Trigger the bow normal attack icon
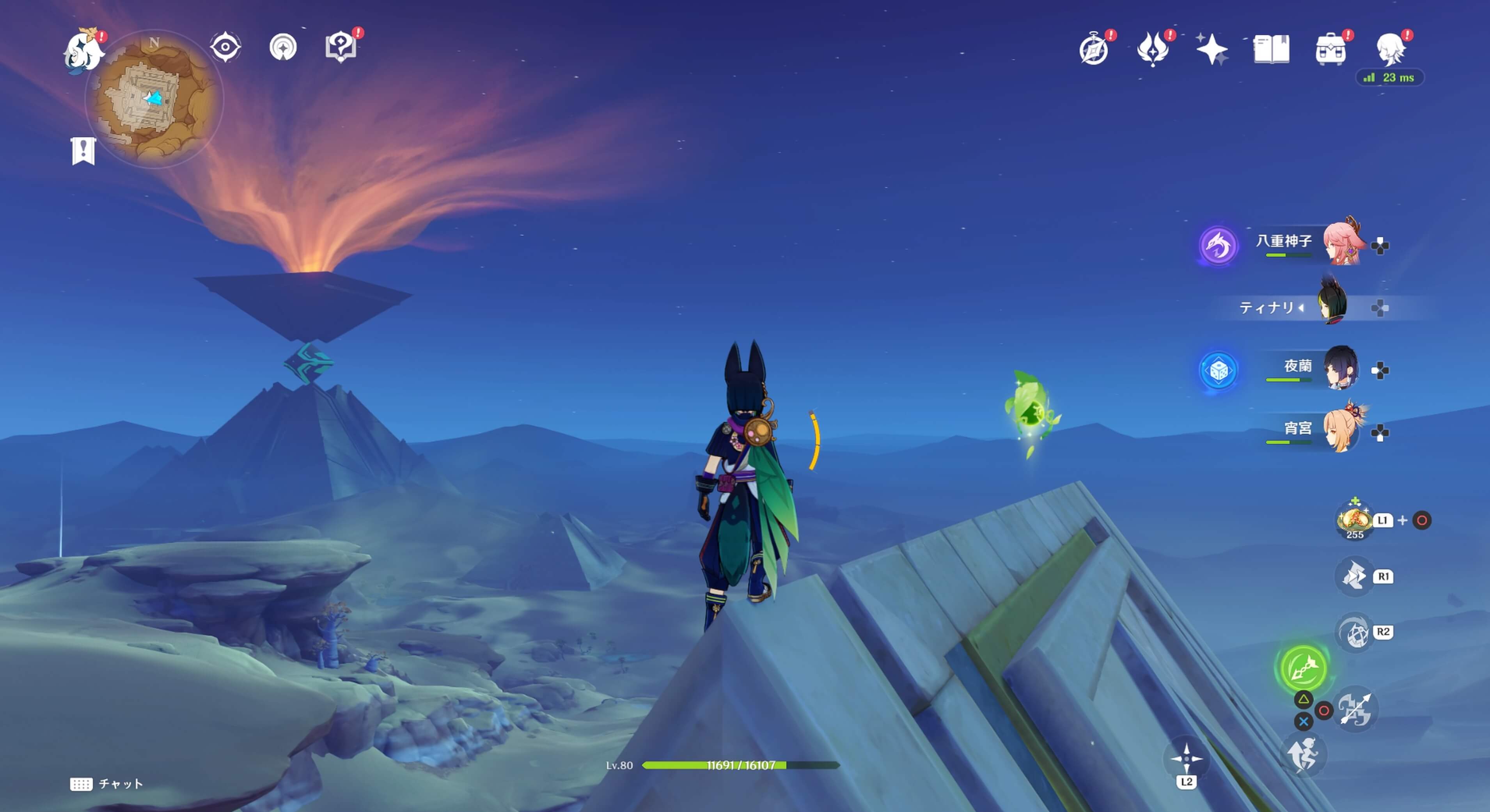 click(1355, 709)
